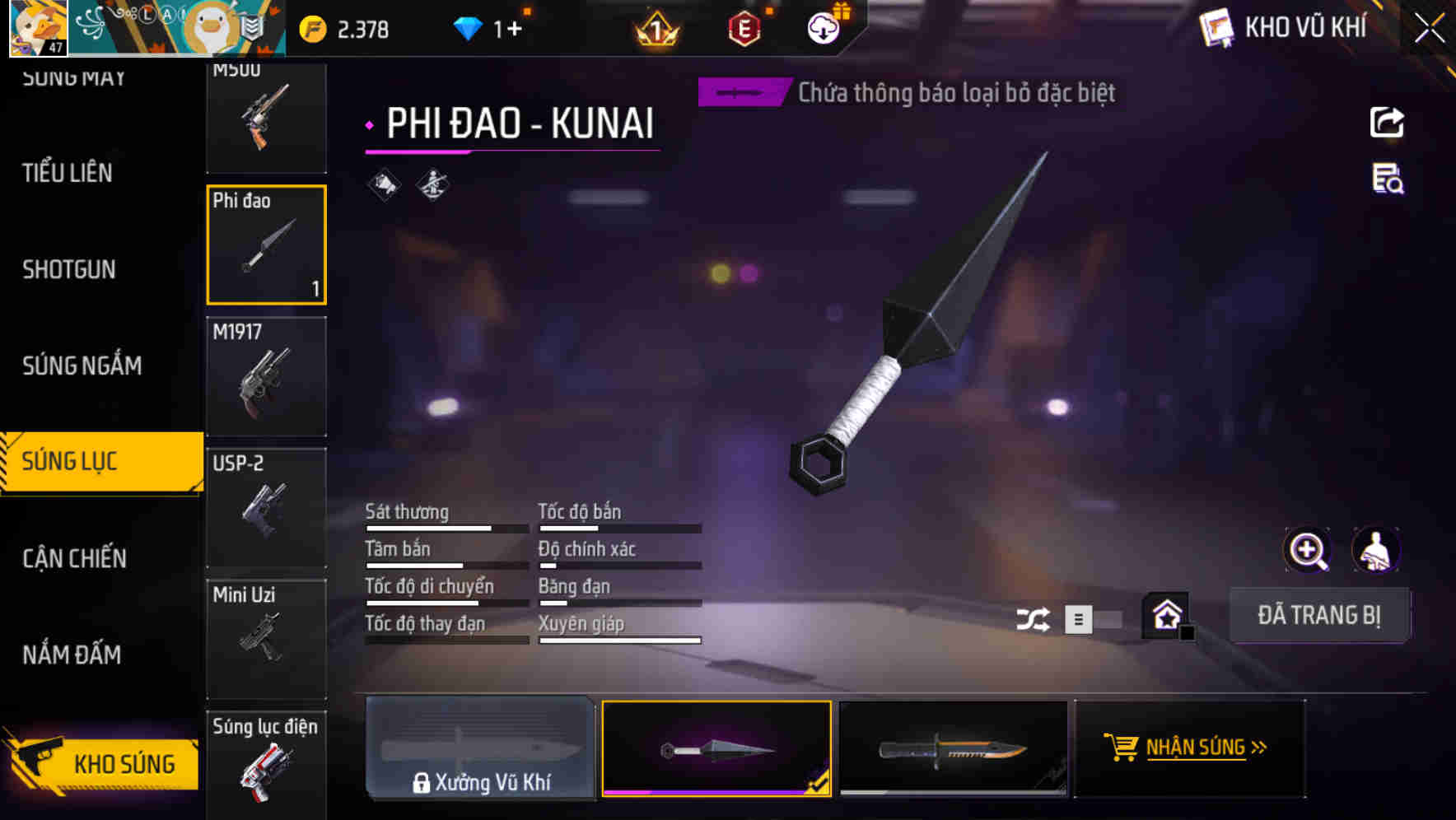
Task: Click the shuffle icon near the skin toggle
Action: [x=1034, y=617]
